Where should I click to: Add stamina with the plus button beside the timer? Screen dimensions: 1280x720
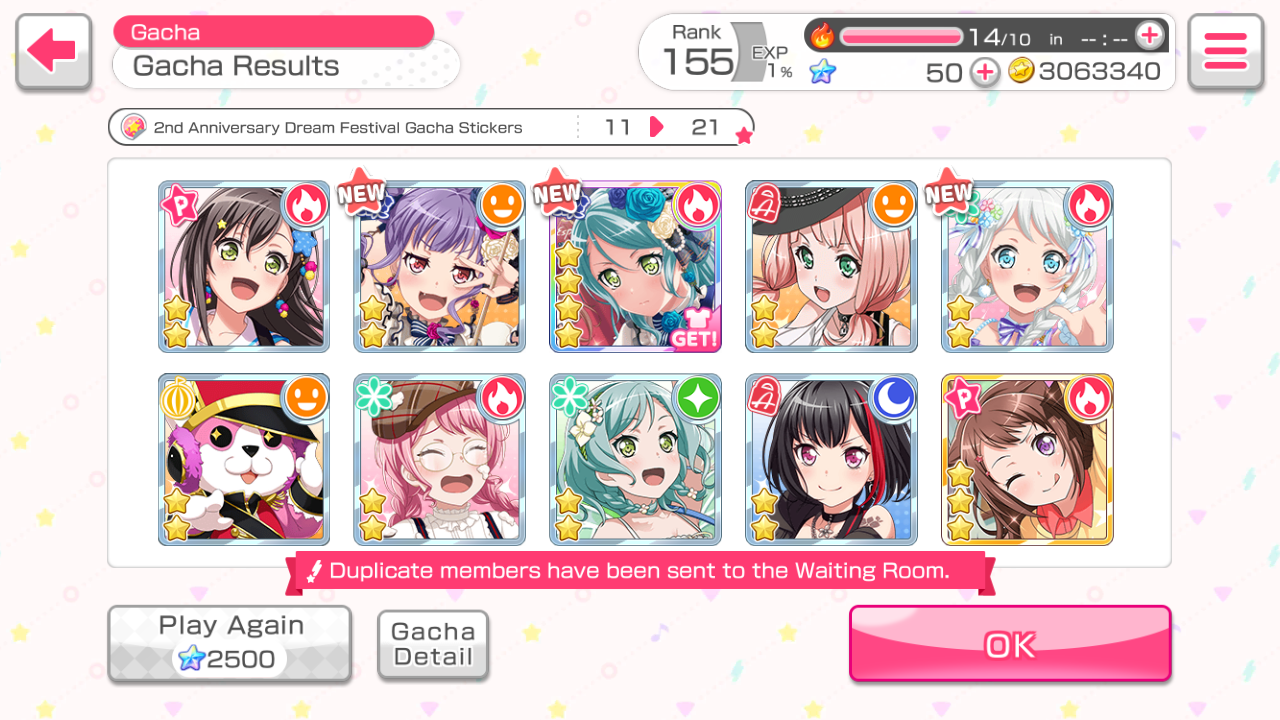tap(1150, 36)
